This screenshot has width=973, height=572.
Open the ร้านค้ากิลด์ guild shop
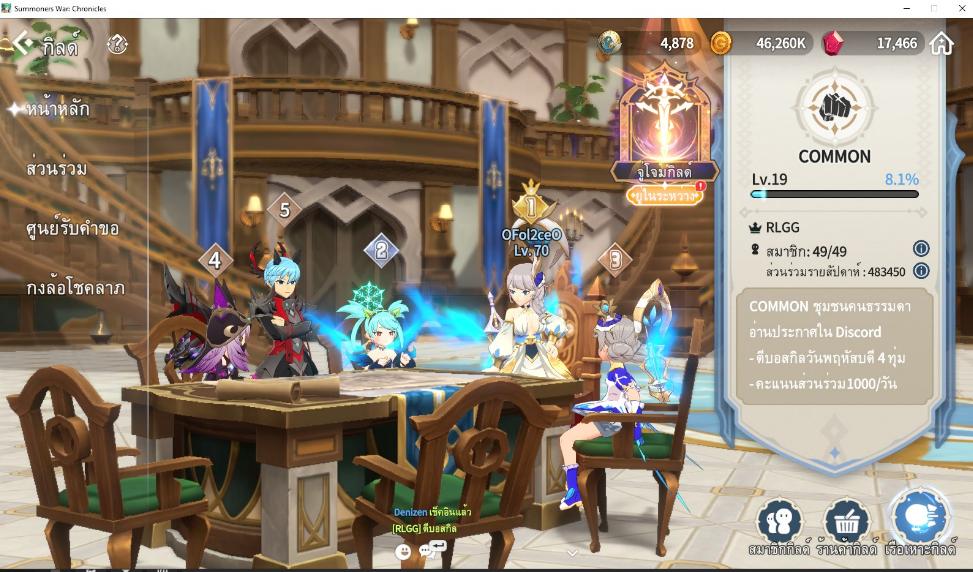click(x=847, y=527)
